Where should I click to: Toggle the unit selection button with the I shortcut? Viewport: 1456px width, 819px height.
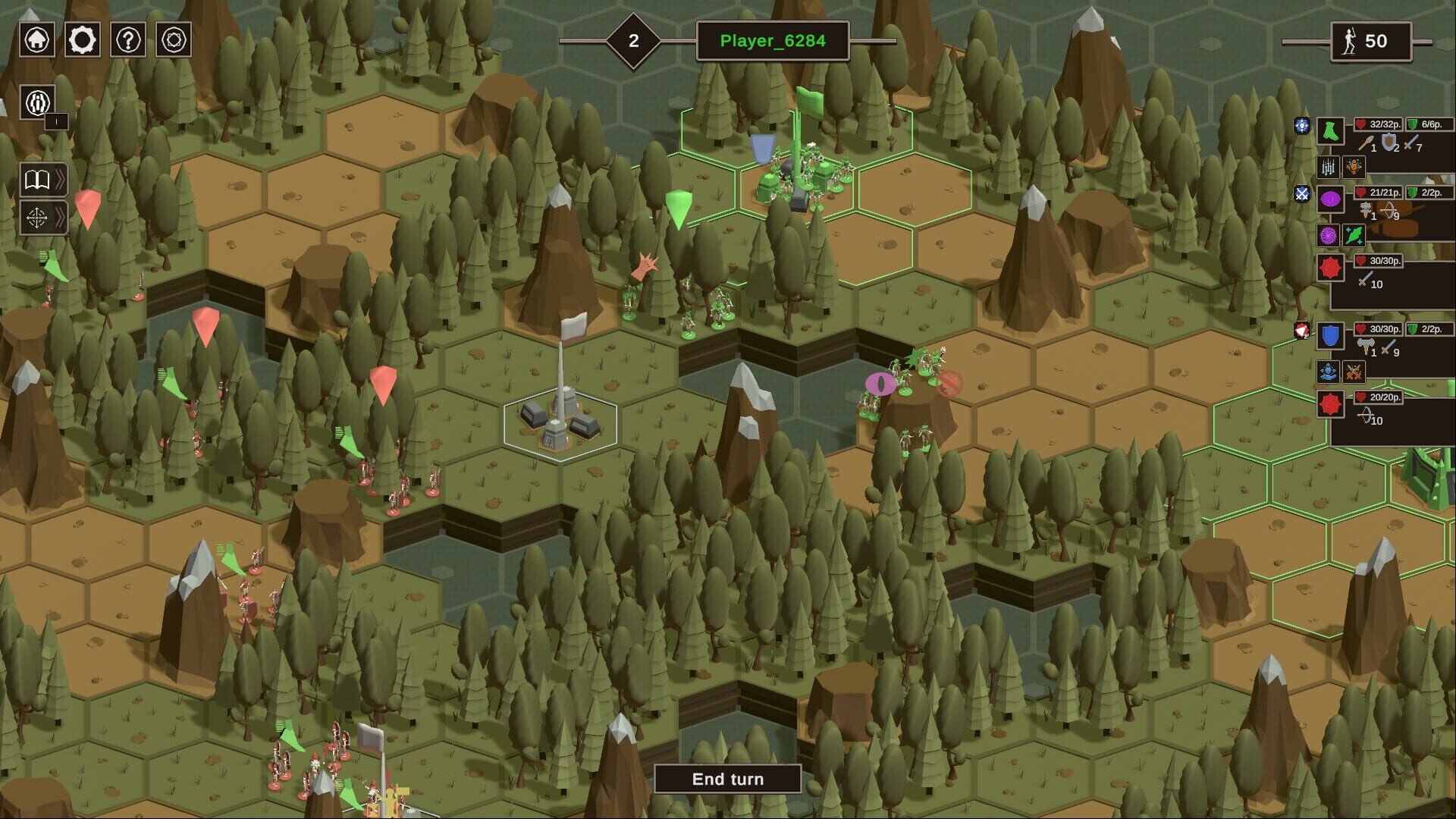[x=36, y=102]
